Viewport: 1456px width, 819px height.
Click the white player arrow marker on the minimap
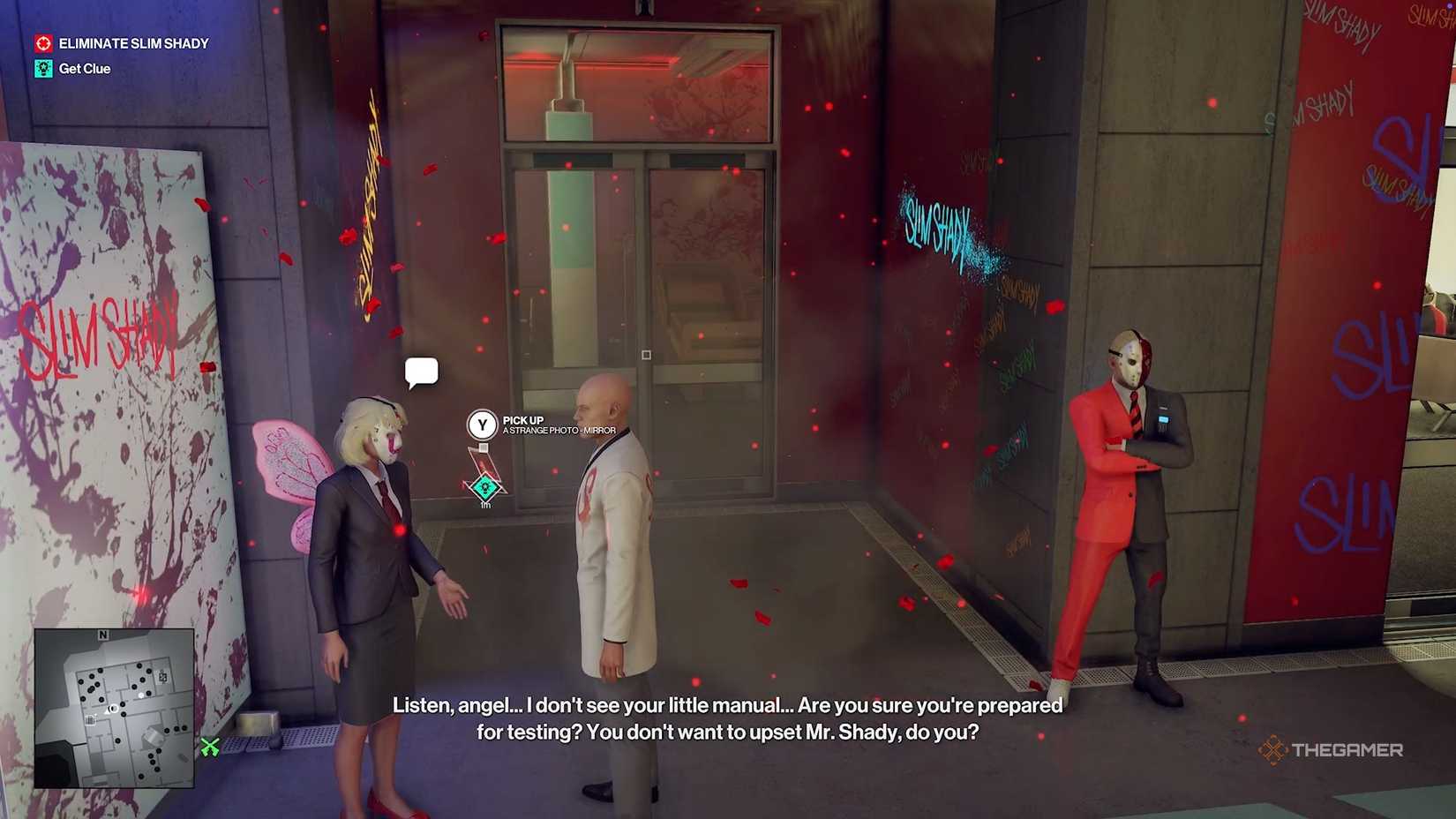110,710
